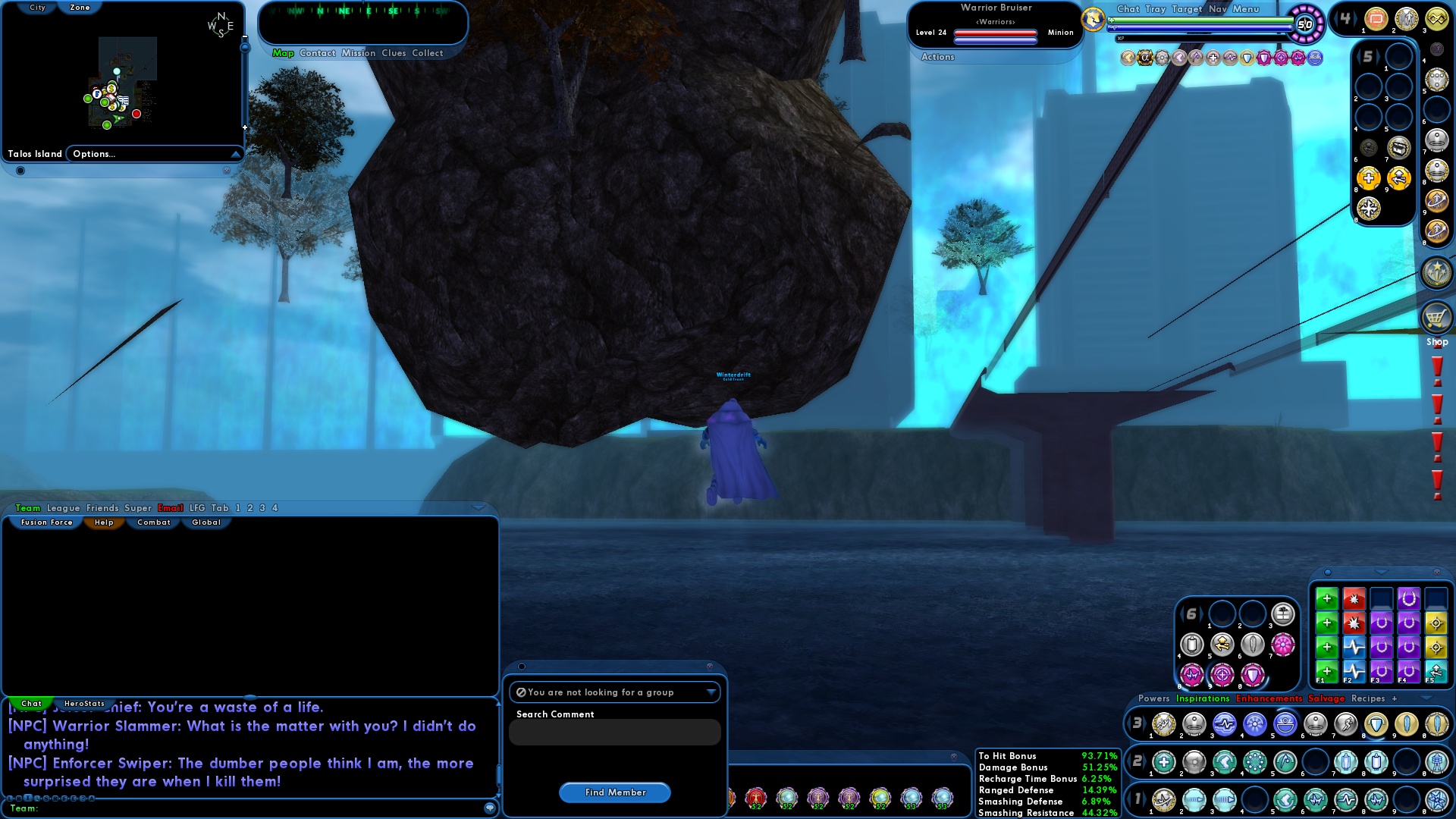
Task: Click the Alpha buff icon under the health bars
Action: (1145, 58)
